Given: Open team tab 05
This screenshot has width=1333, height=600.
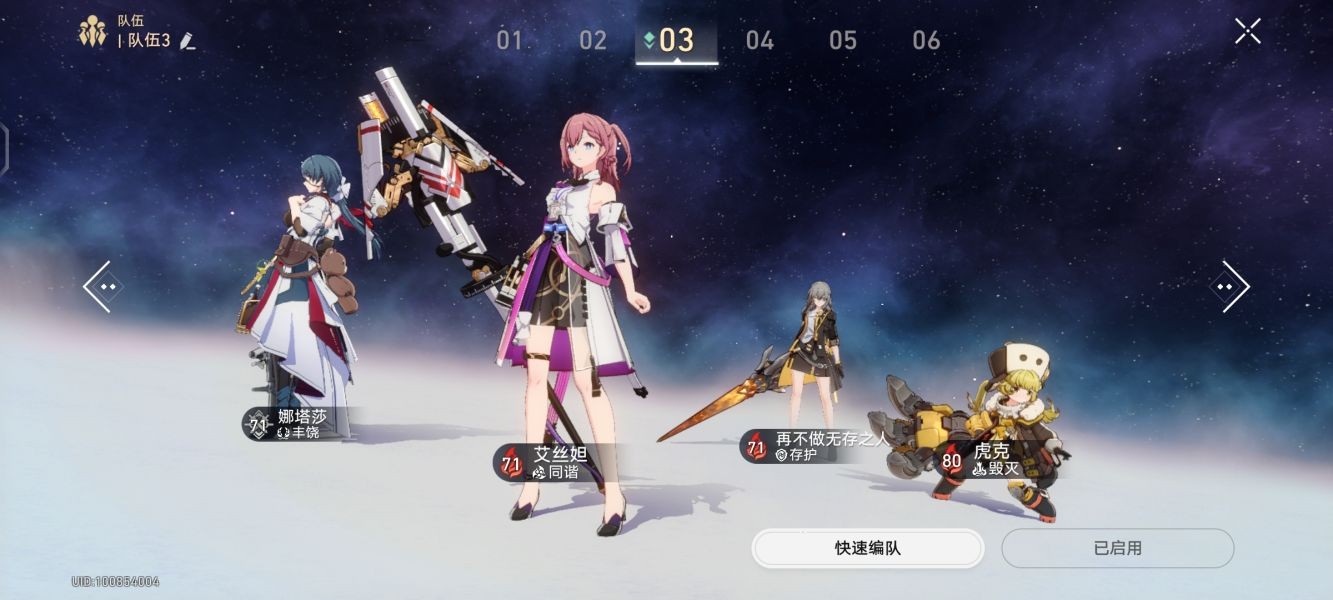Looking at the screenshot, I should (x=843, y=41).
